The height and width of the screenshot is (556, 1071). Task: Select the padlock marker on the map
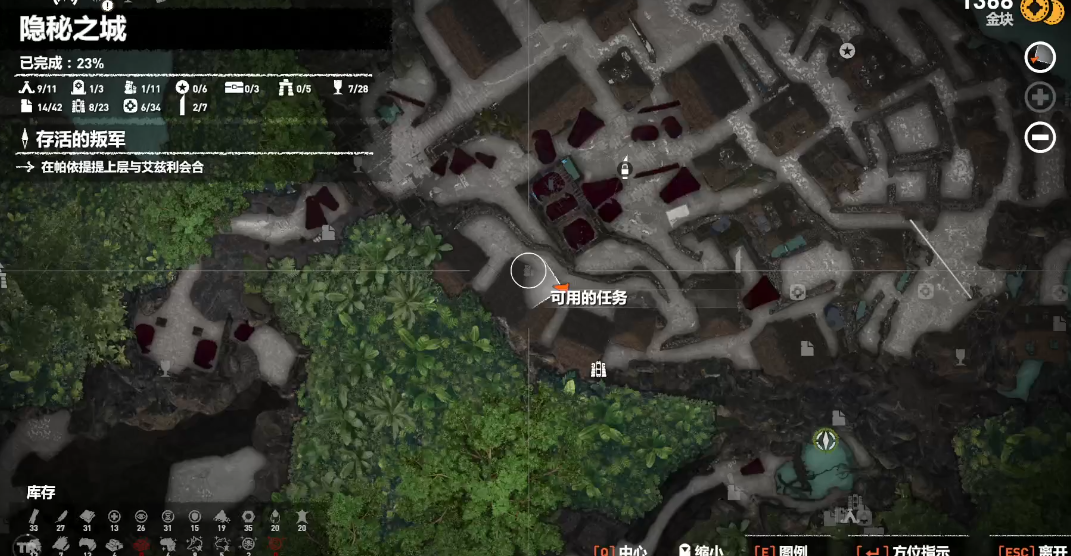click(x=626, y=168)
